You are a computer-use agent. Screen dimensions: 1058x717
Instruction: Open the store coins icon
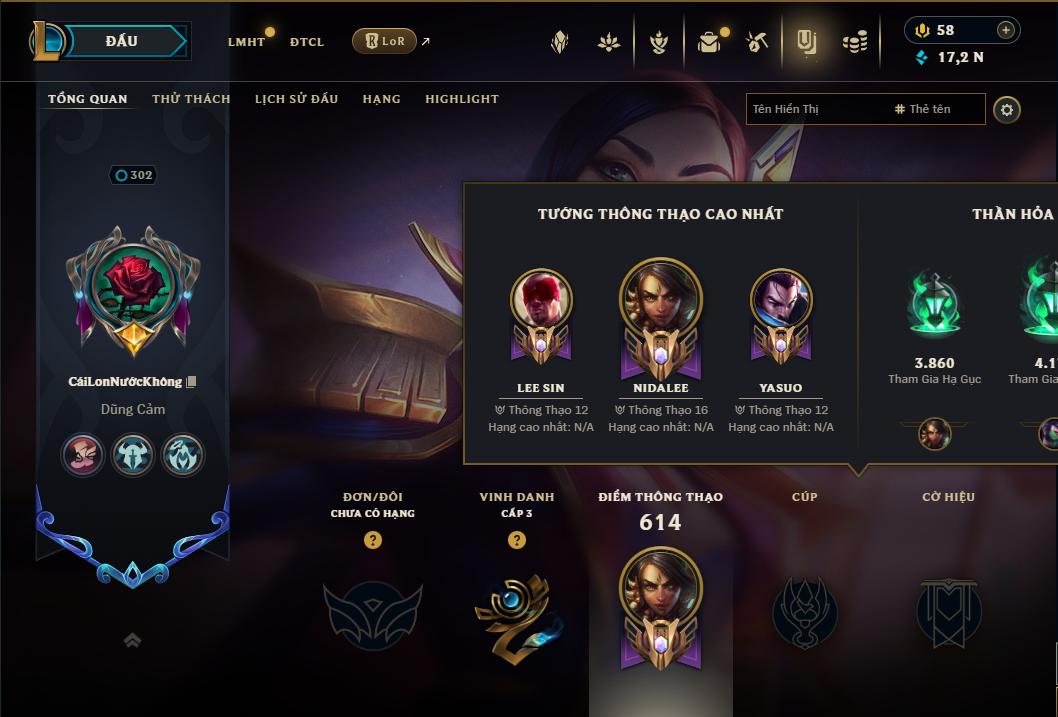854,42
